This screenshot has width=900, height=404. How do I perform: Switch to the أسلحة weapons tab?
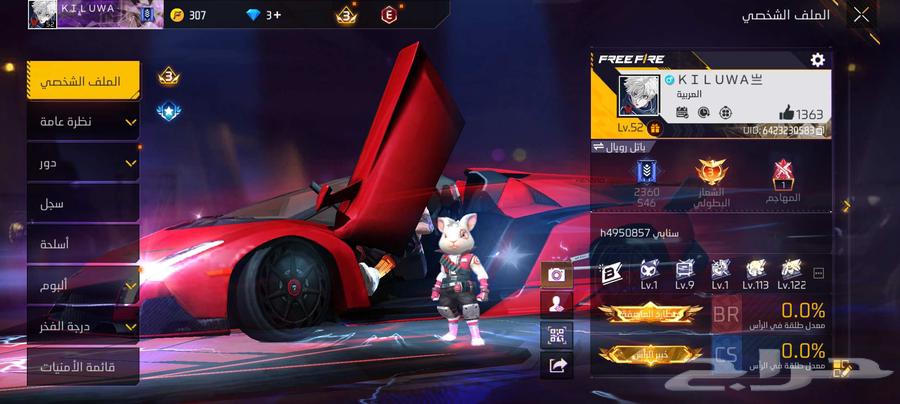83,244
